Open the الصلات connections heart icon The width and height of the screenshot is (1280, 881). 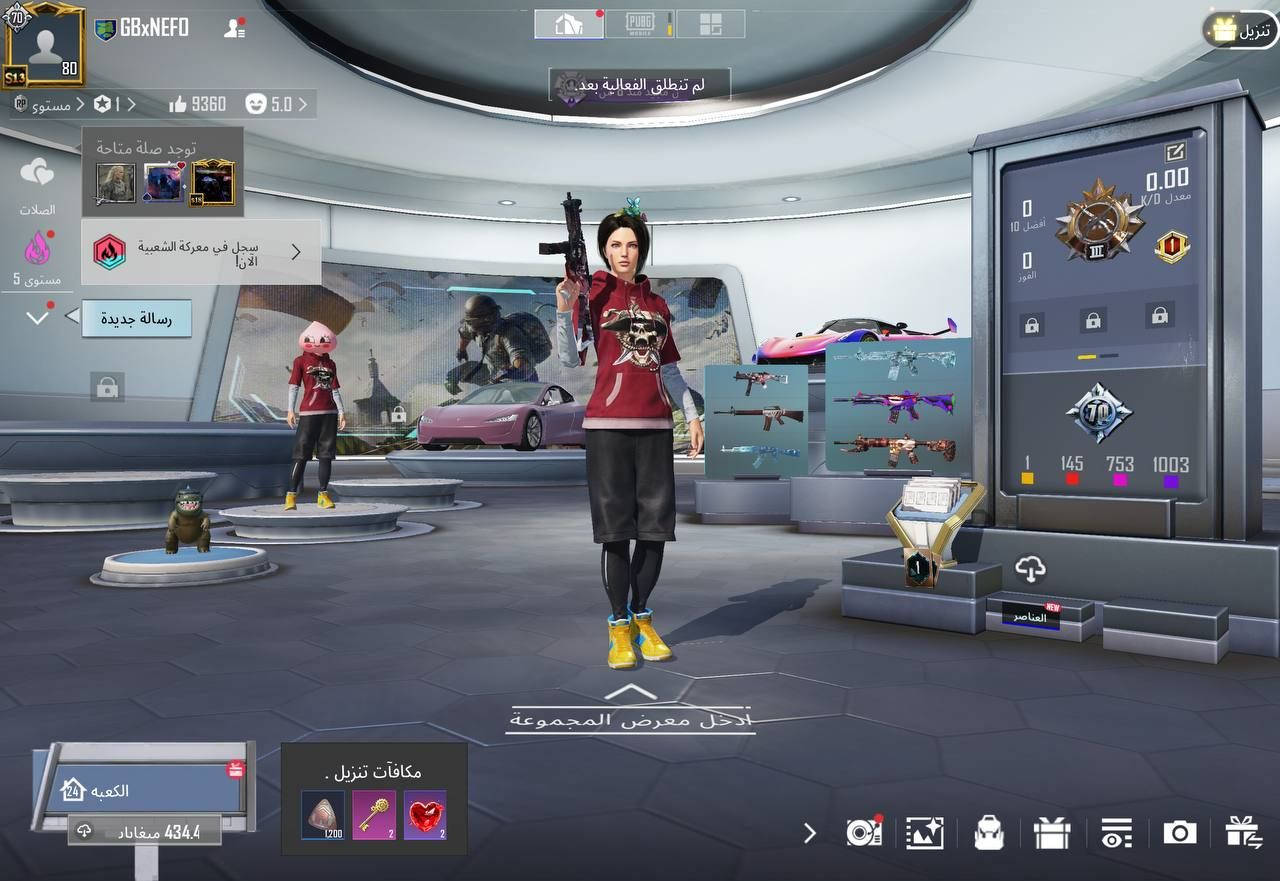point(37,173)
